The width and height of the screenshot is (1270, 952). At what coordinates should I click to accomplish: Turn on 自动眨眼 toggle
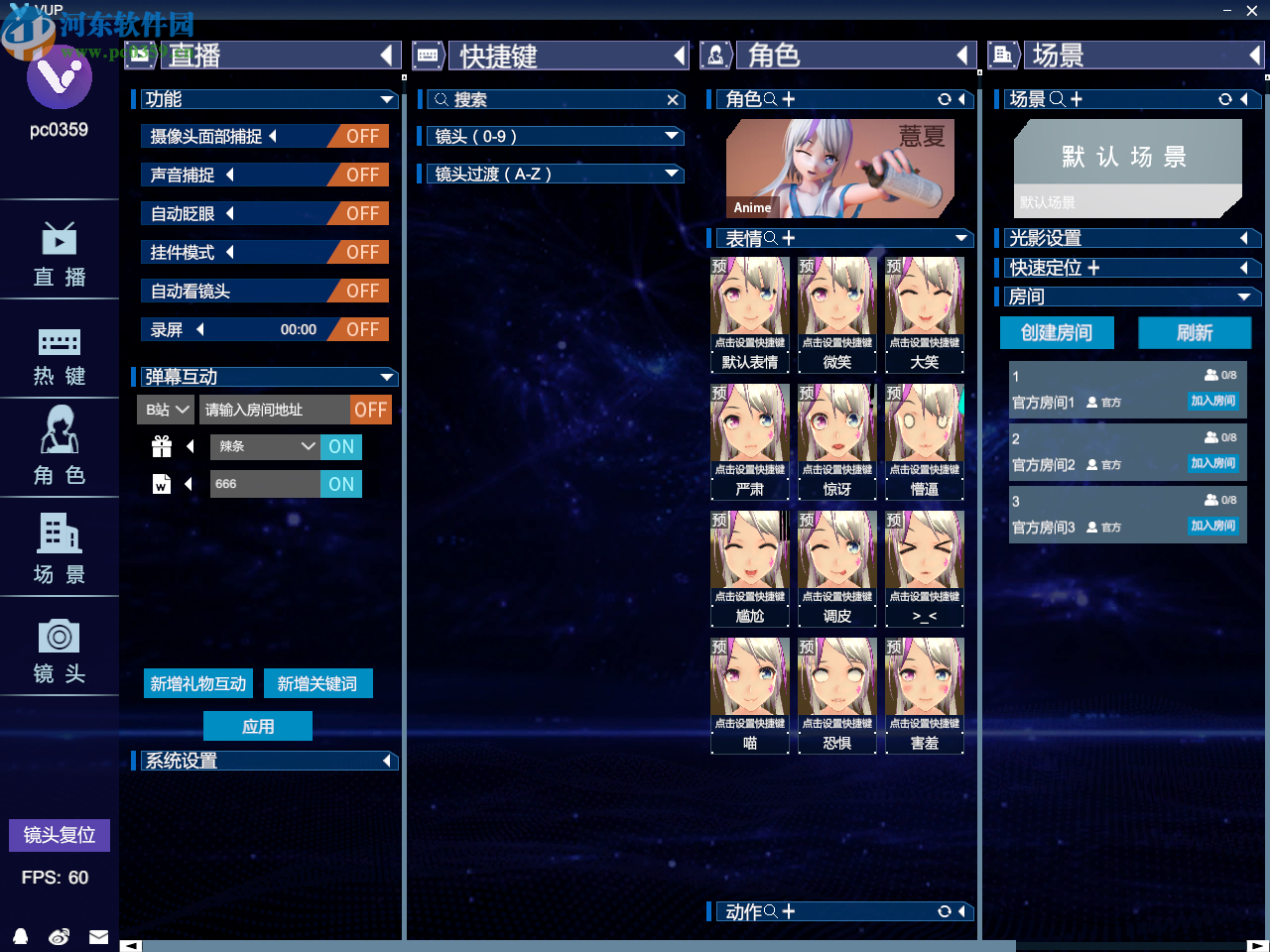pos(361,213)
